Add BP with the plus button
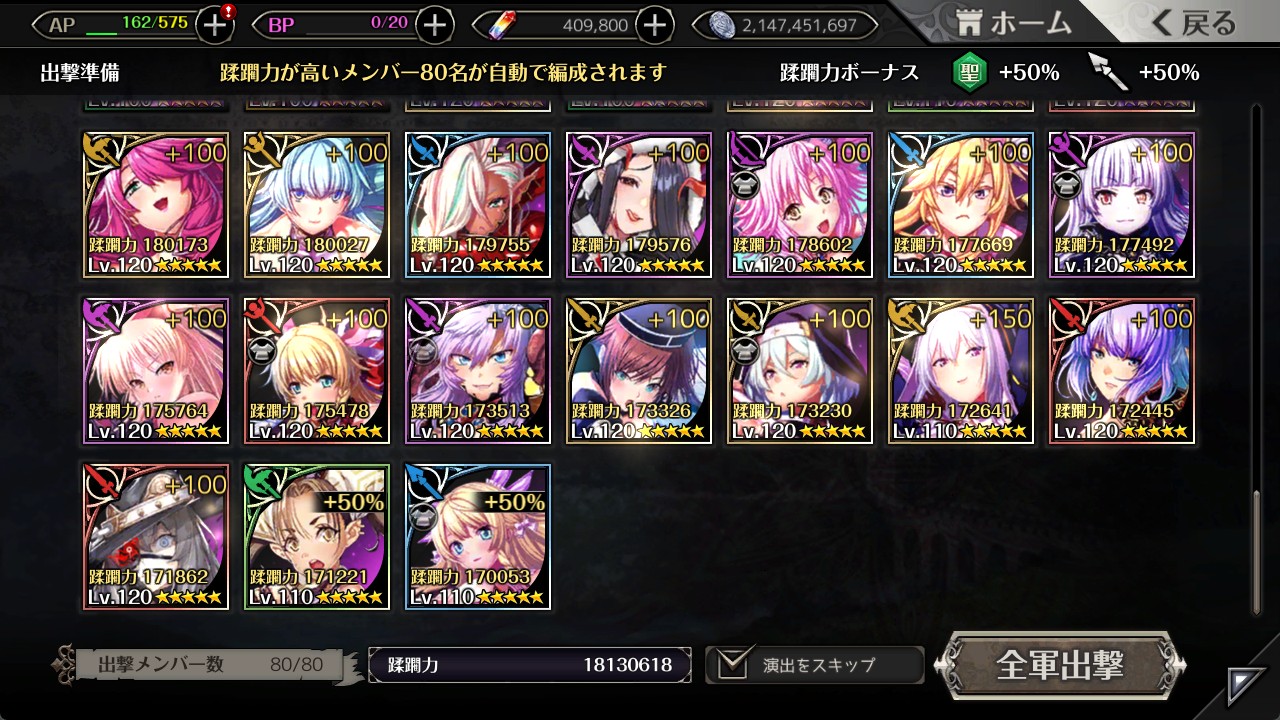Viewport: 1280px width, 720px height. coord(434,25)
